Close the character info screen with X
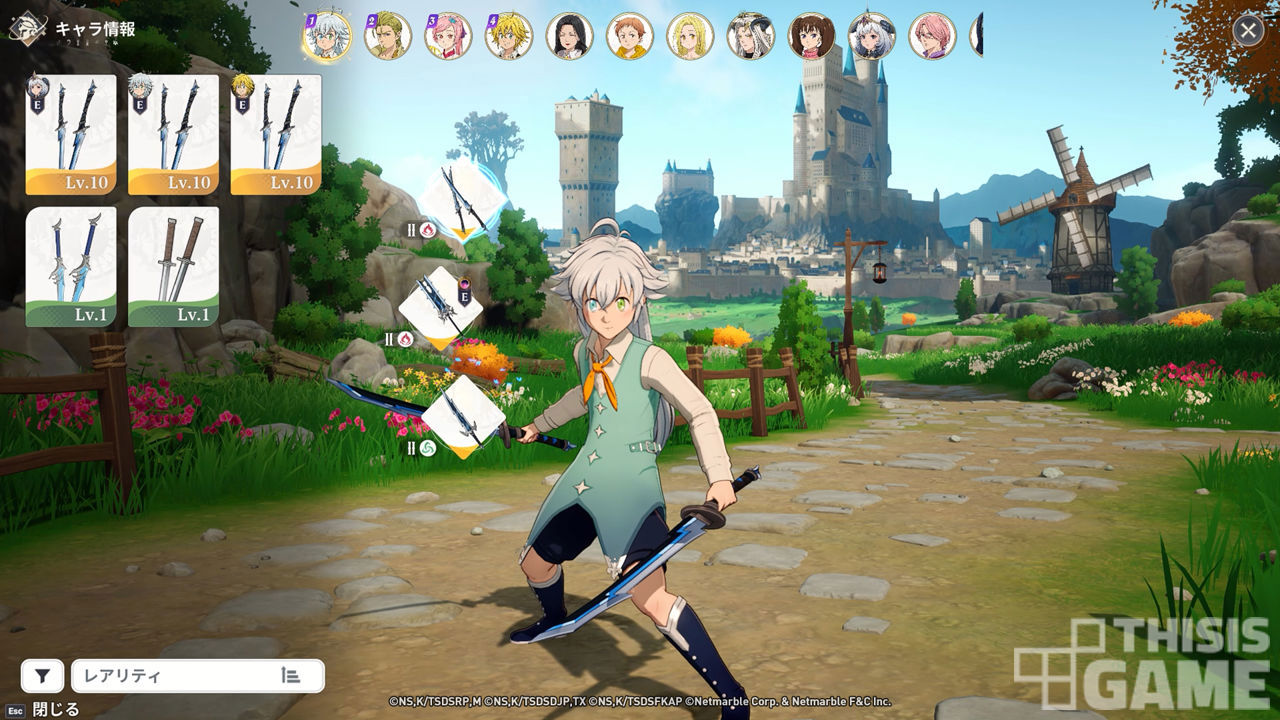Viewport: 1280px width, 720px height. (1247, 30)
